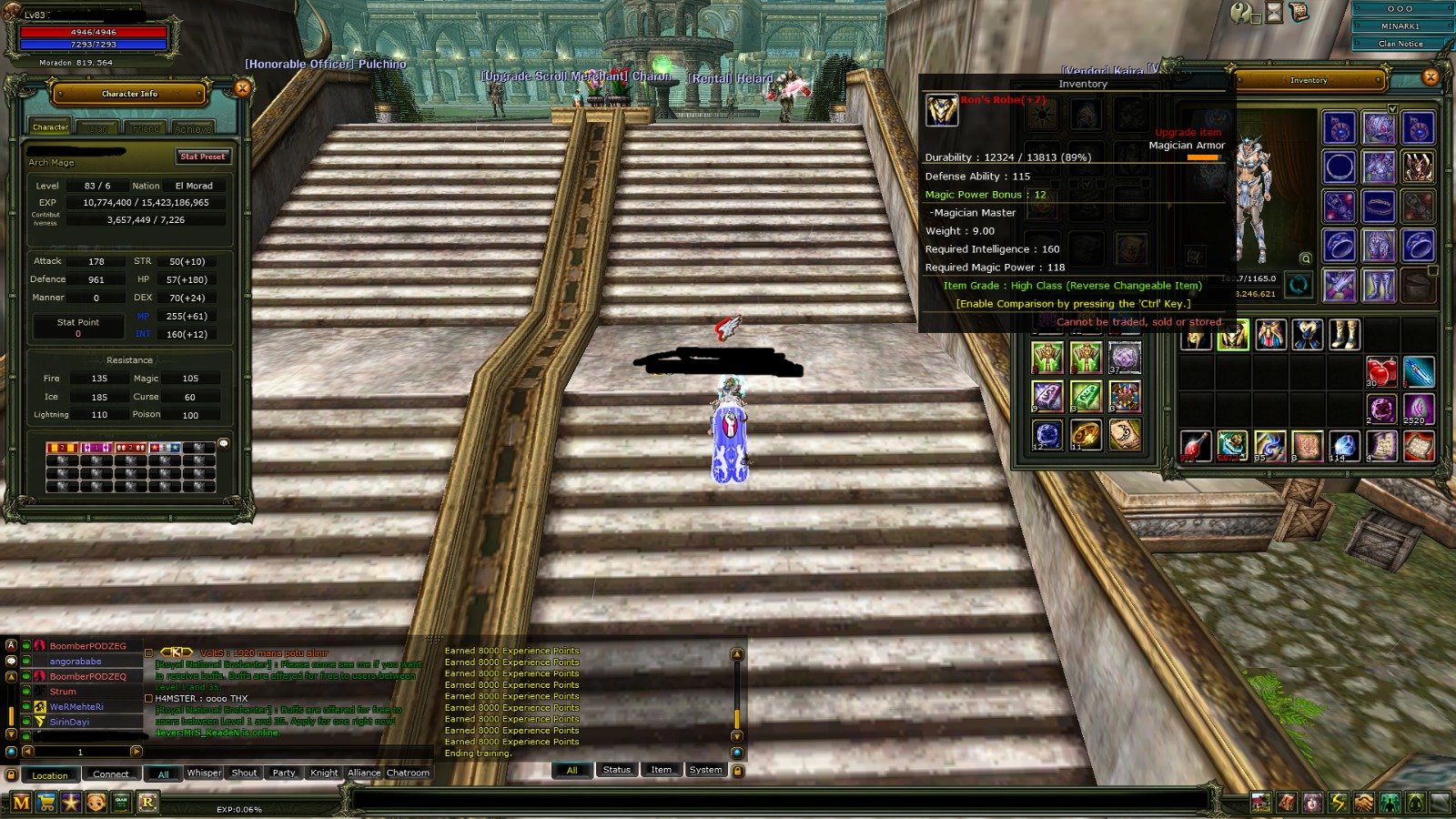Viewport: 1456px width, 819px height.
Task: Click the house return-to-town icon
Action: pos(1263,801)
